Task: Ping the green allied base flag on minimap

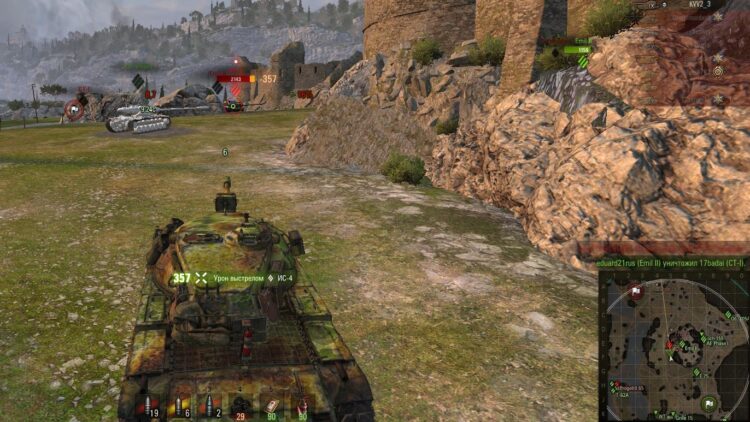Action: [708, 404]
